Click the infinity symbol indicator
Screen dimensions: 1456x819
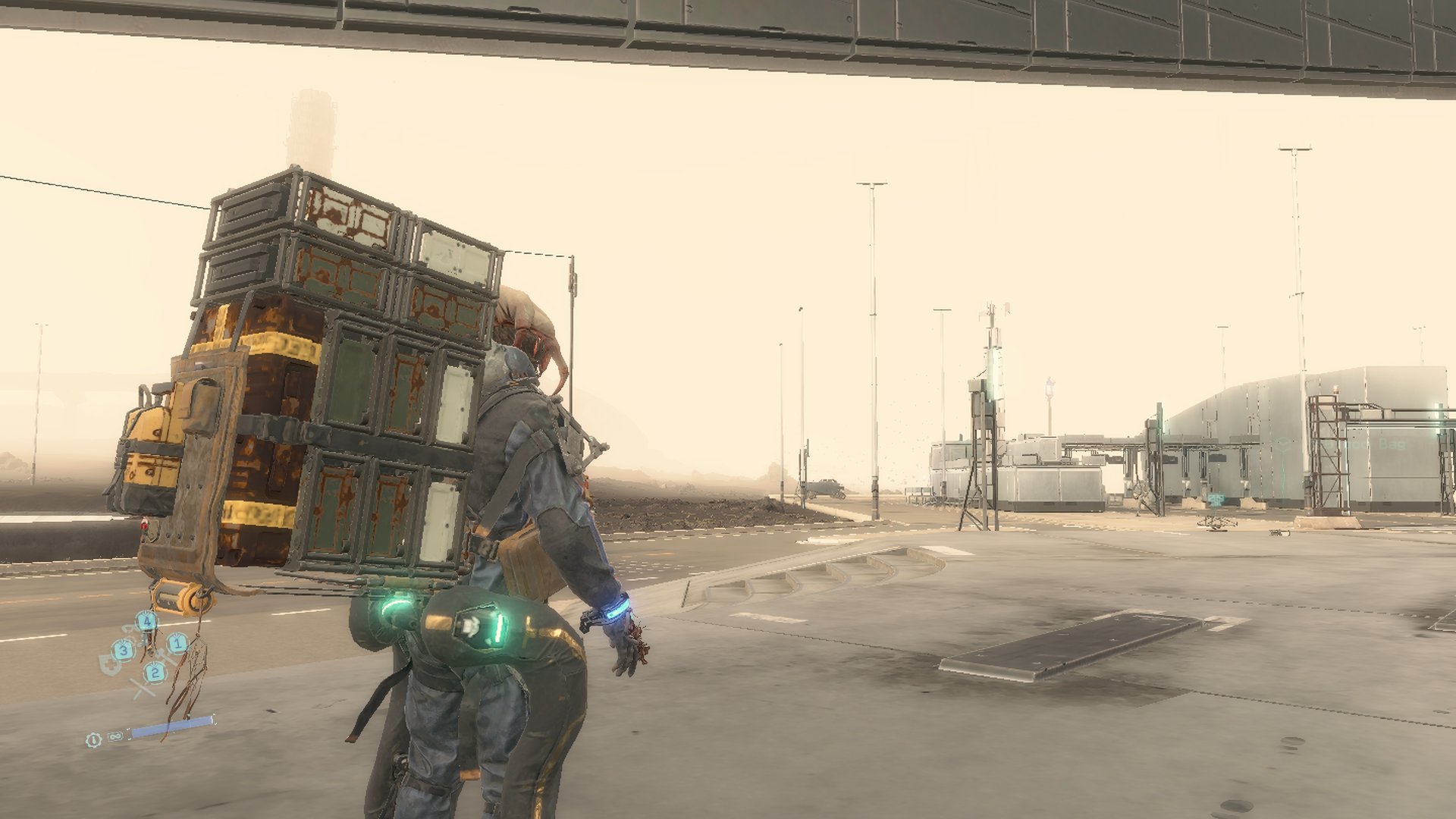tap(115, 736)
